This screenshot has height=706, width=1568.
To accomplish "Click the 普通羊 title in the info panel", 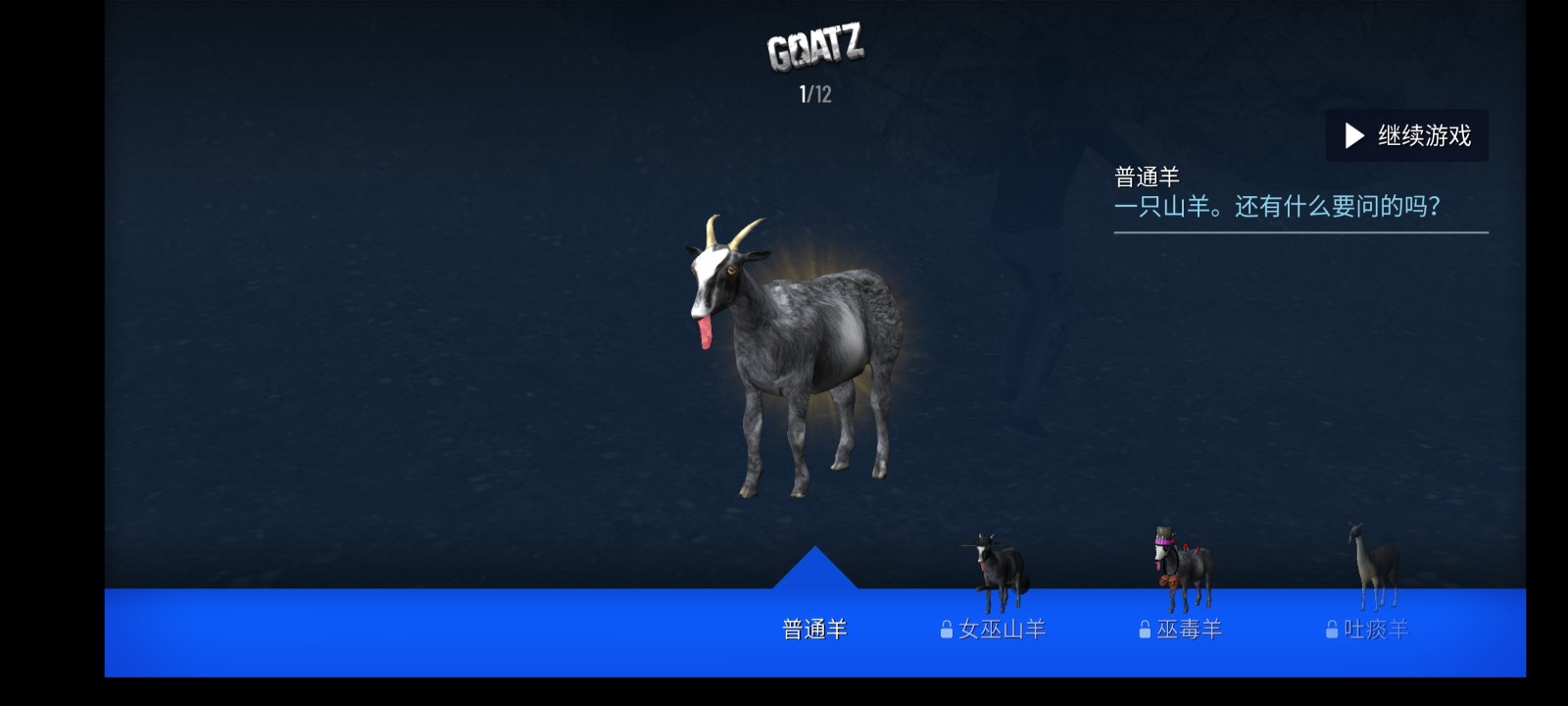I will coord(1148,174).
